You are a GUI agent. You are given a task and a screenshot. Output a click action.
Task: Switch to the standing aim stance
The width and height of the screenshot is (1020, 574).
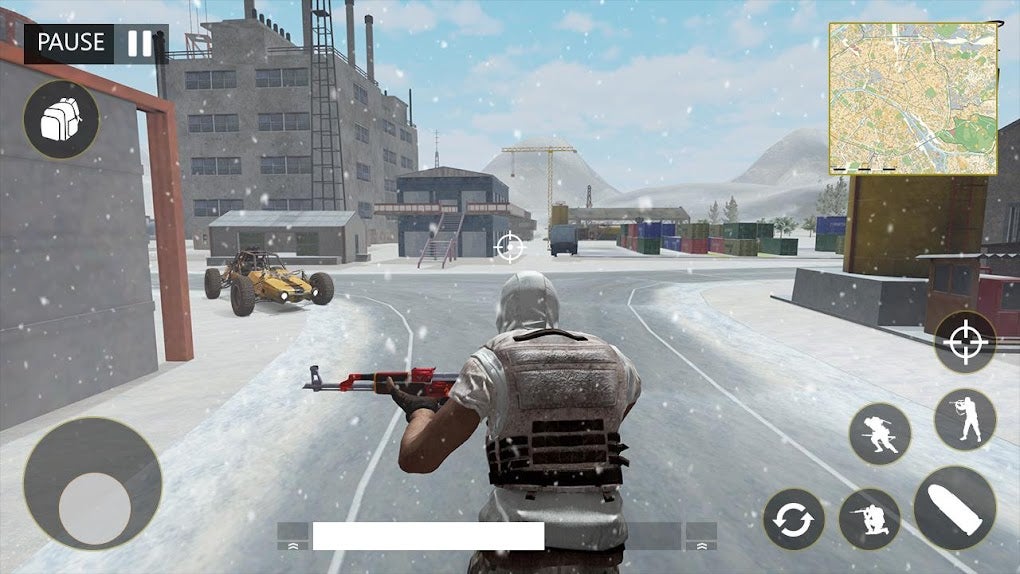(965, 419)
